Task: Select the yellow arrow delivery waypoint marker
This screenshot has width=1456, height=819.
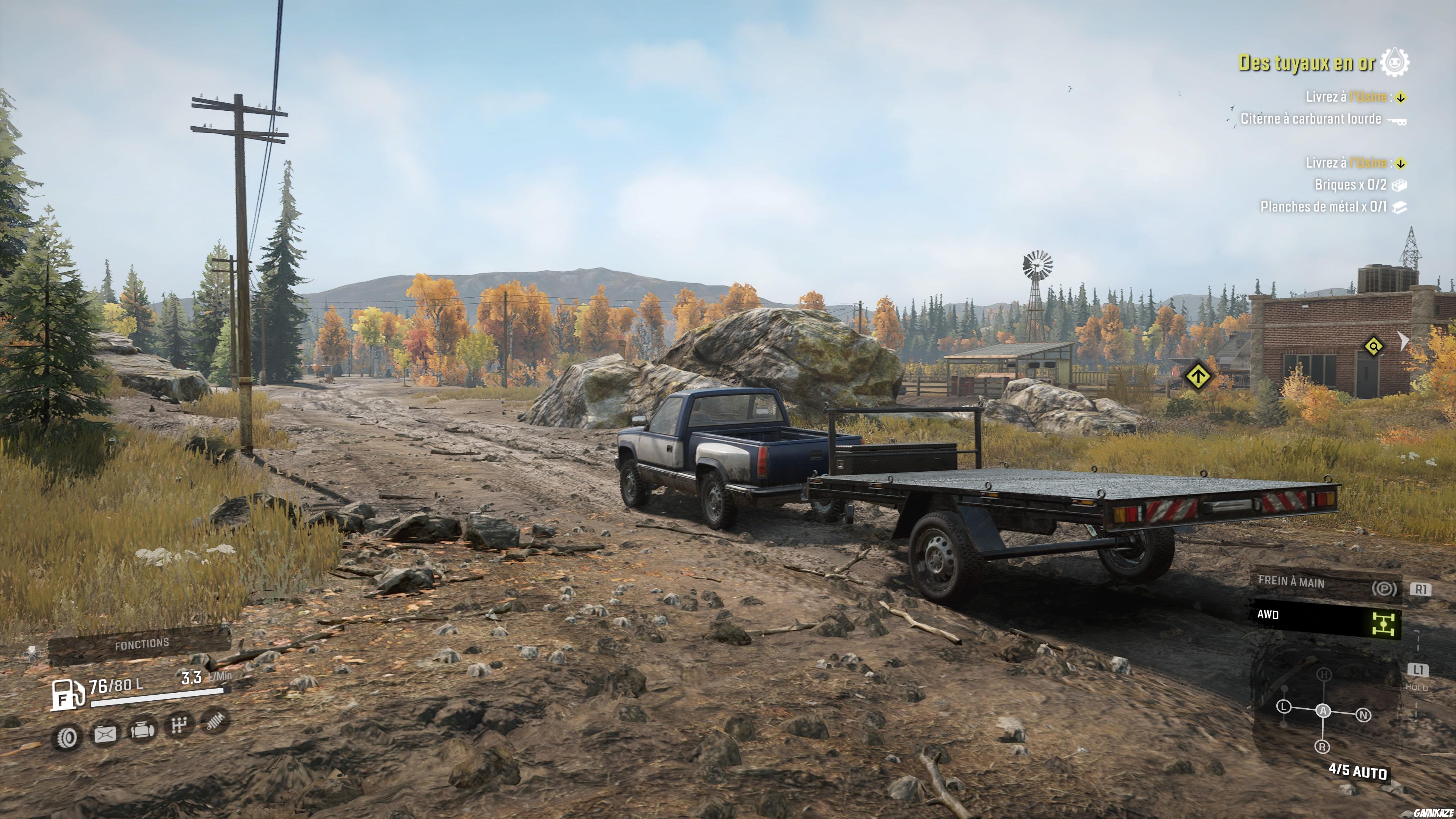Action: click(x=1197, y=376)
